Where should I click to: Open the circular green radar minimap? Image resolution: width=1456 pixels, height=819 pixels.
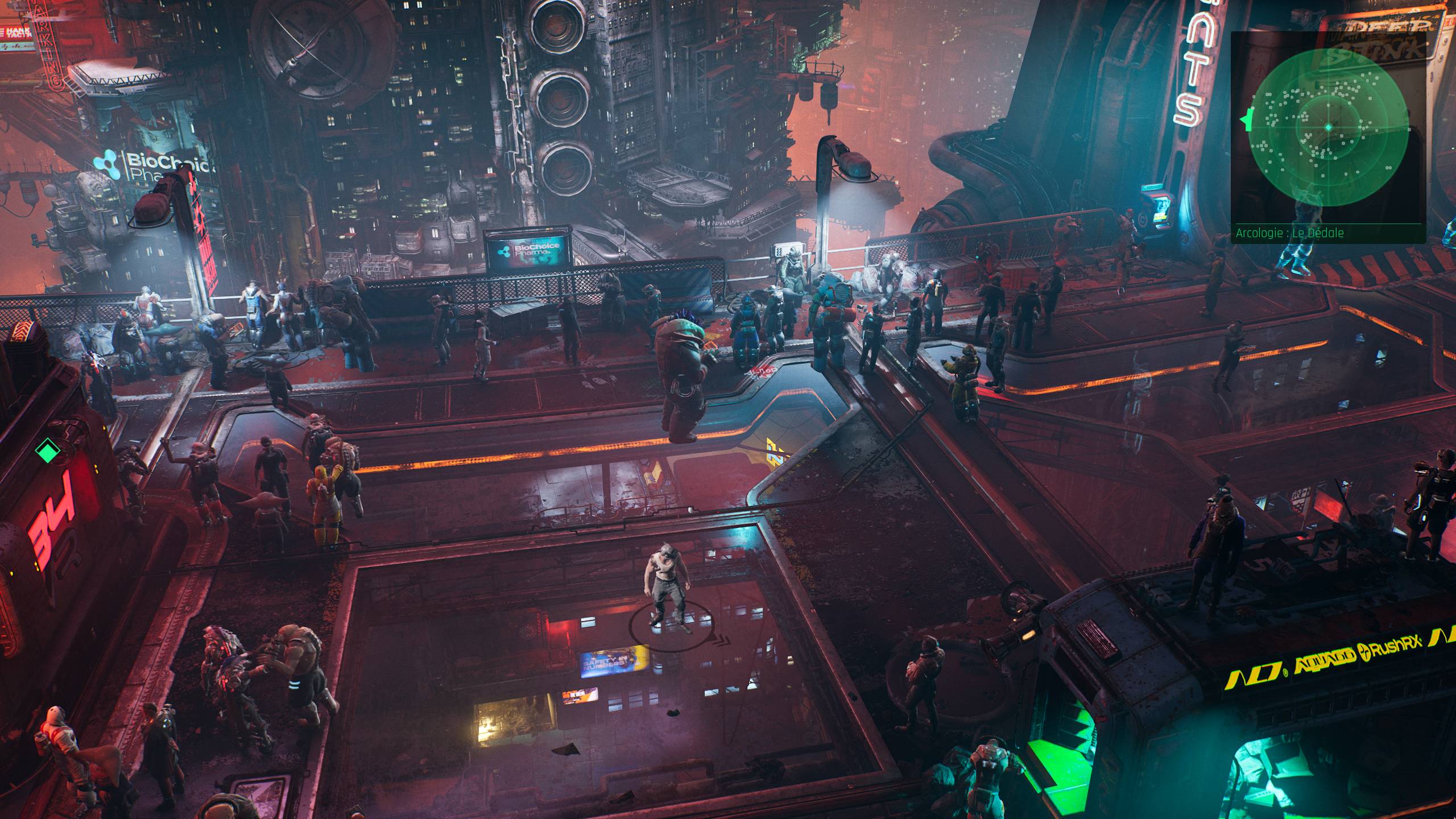coord(1329,127)
